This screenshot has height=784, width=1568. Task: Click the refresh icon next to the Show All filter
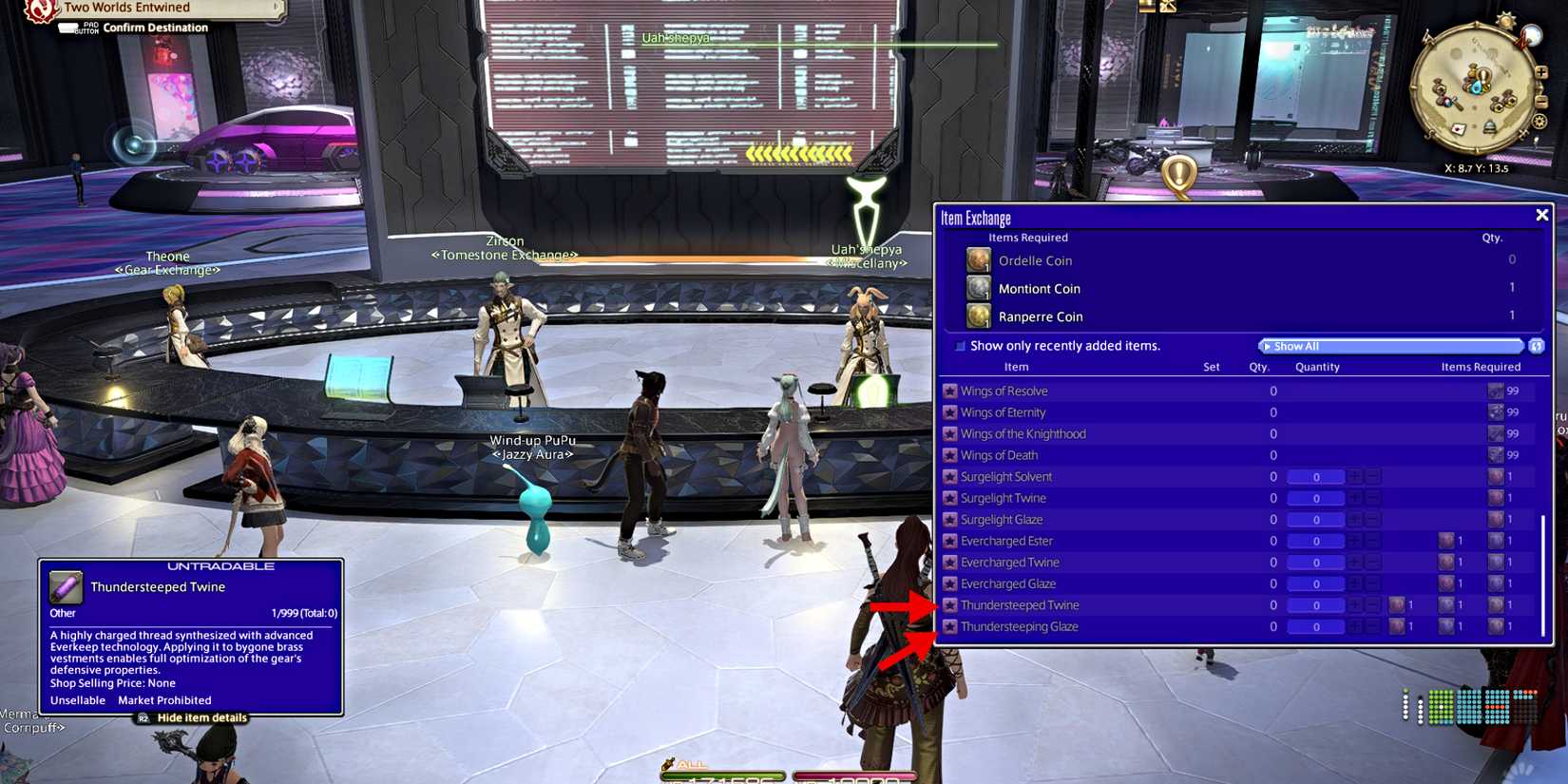coord(1538,346)
